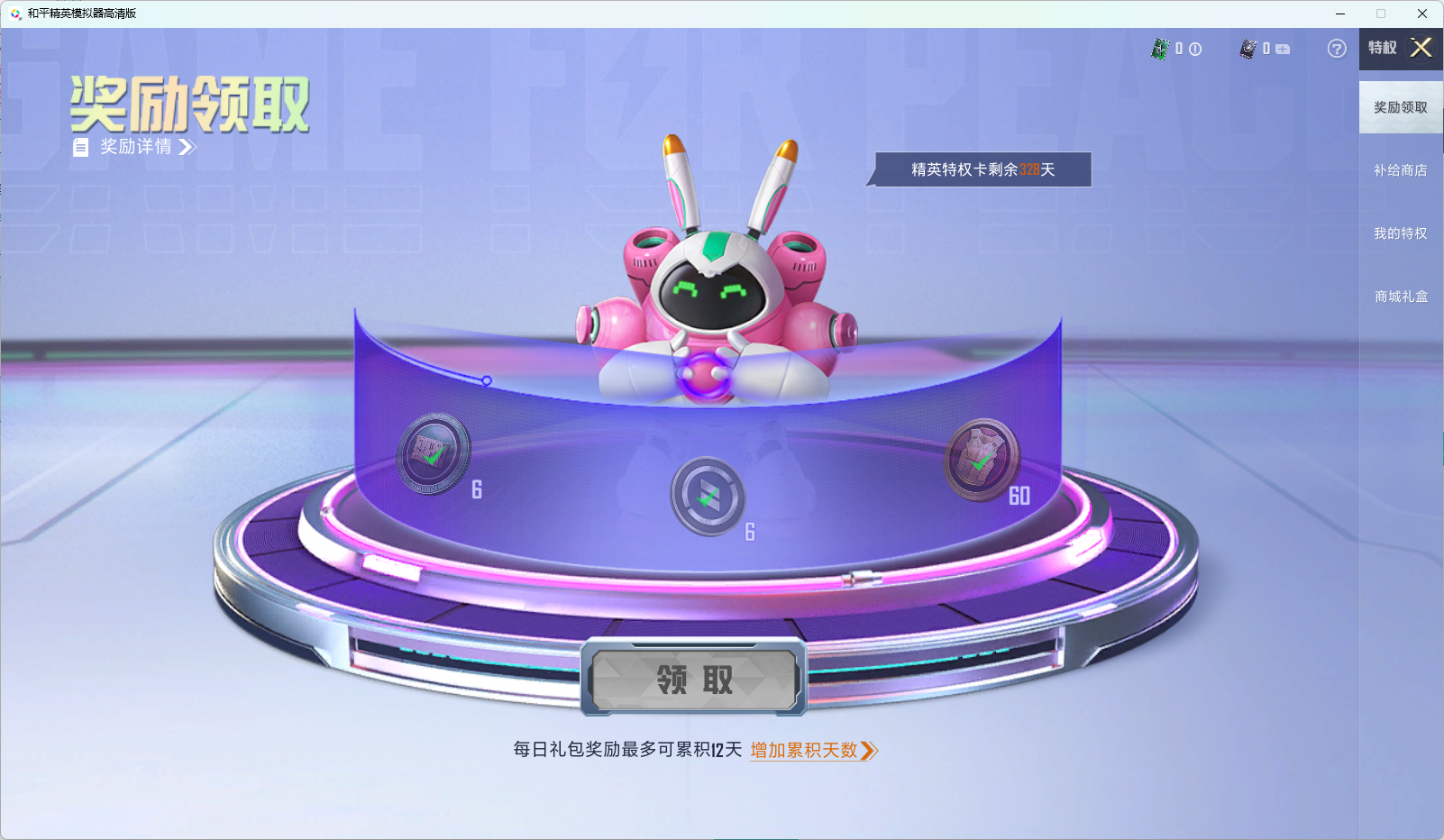Click the info icon beside the green voucher count
The width and height of the screenshot is (1444, 840).
tap(1195, 50)
